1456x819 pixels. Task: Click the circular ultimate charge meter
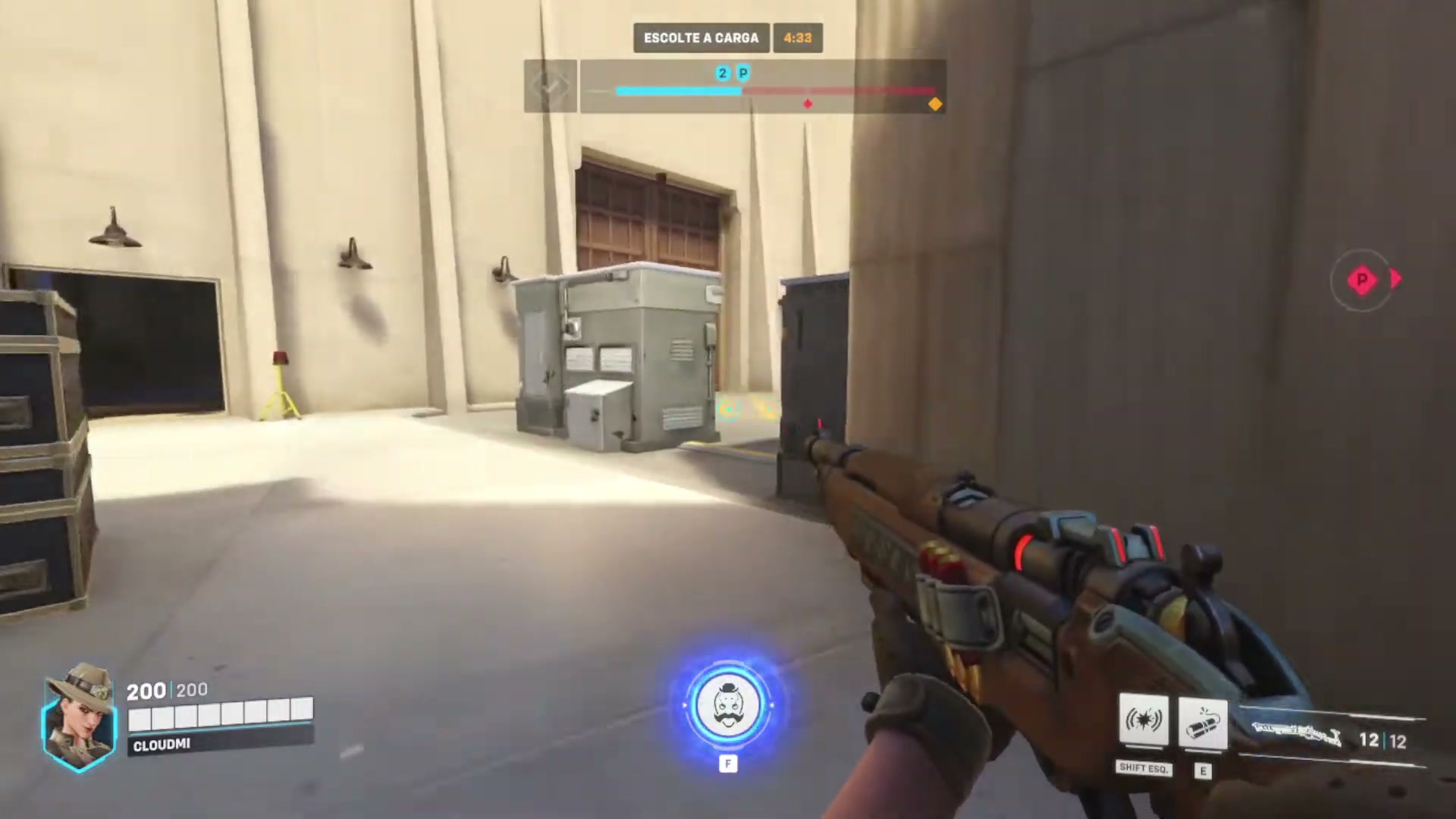pos(730,707)
